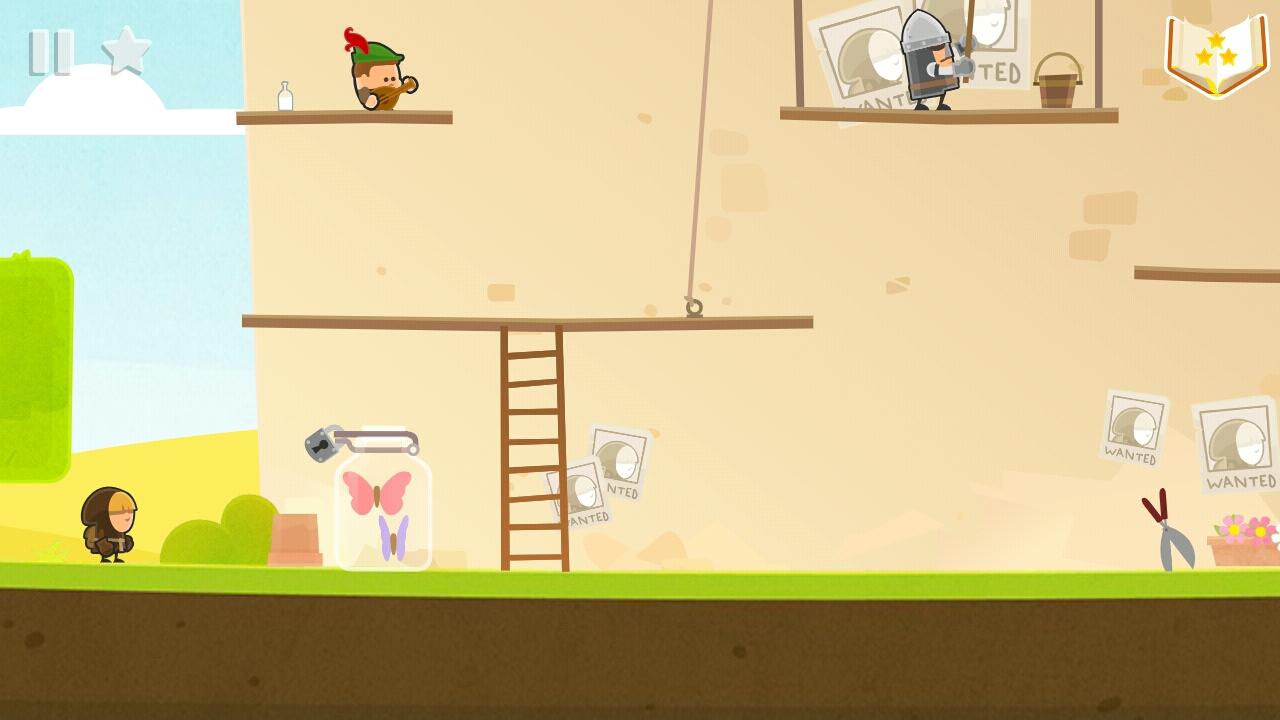Open the three-star storybook
This screenshot has width=1280, height=720.
click(x=1216, y=55)
